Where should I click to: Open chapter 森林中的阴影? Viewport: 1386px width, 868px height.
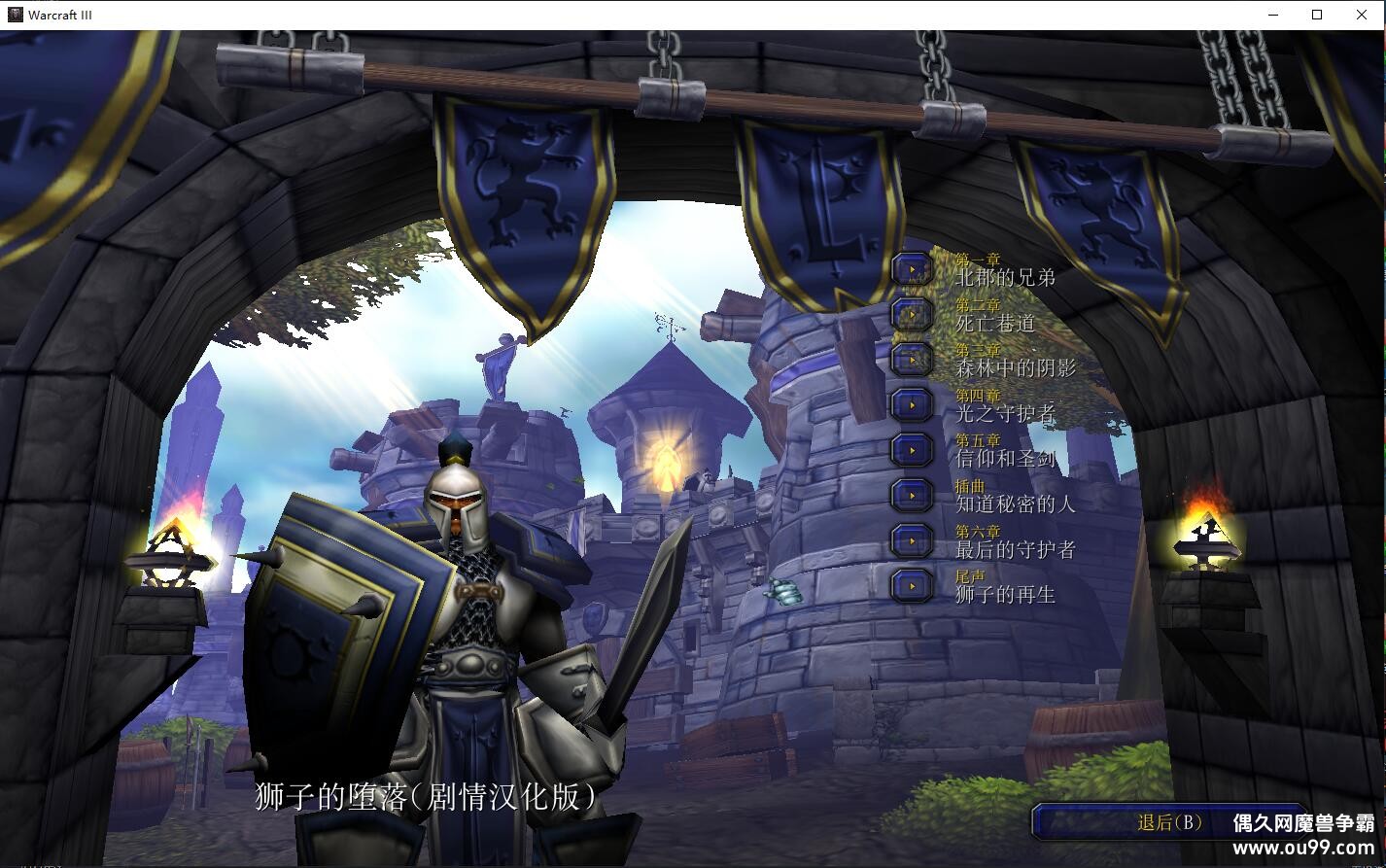913,359
